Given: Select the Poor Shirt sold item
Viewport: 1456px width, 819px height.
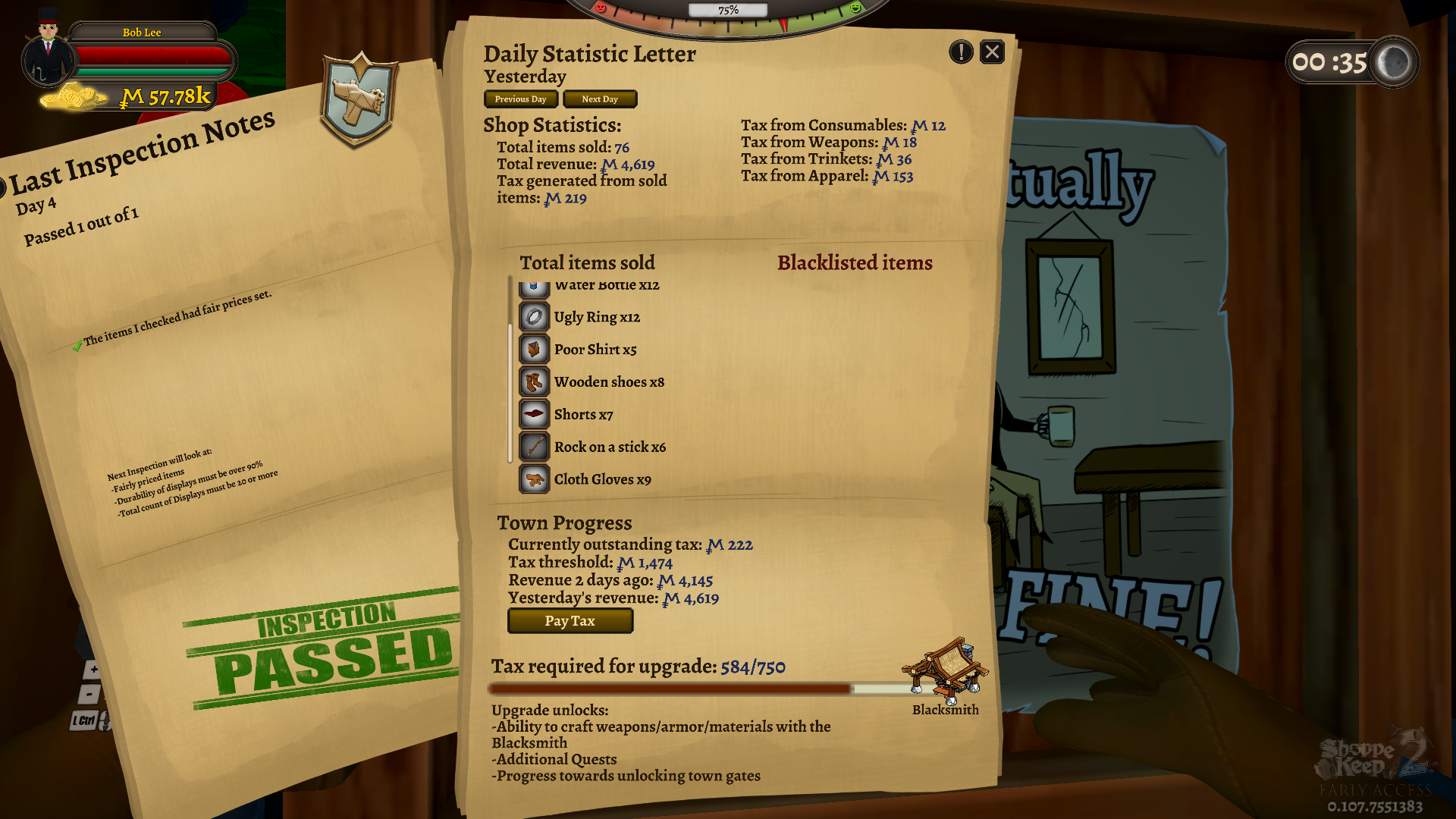Looking at the screenshot, I should (595, 350).
